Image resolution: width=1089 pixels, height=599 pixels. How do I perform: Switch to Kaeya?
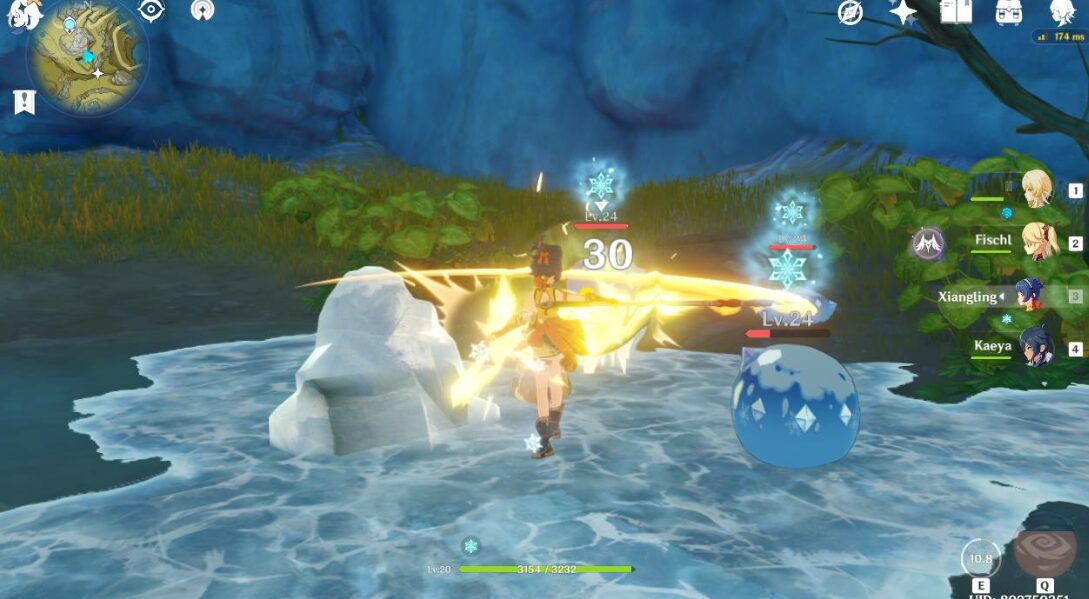tap(1037, 348)
